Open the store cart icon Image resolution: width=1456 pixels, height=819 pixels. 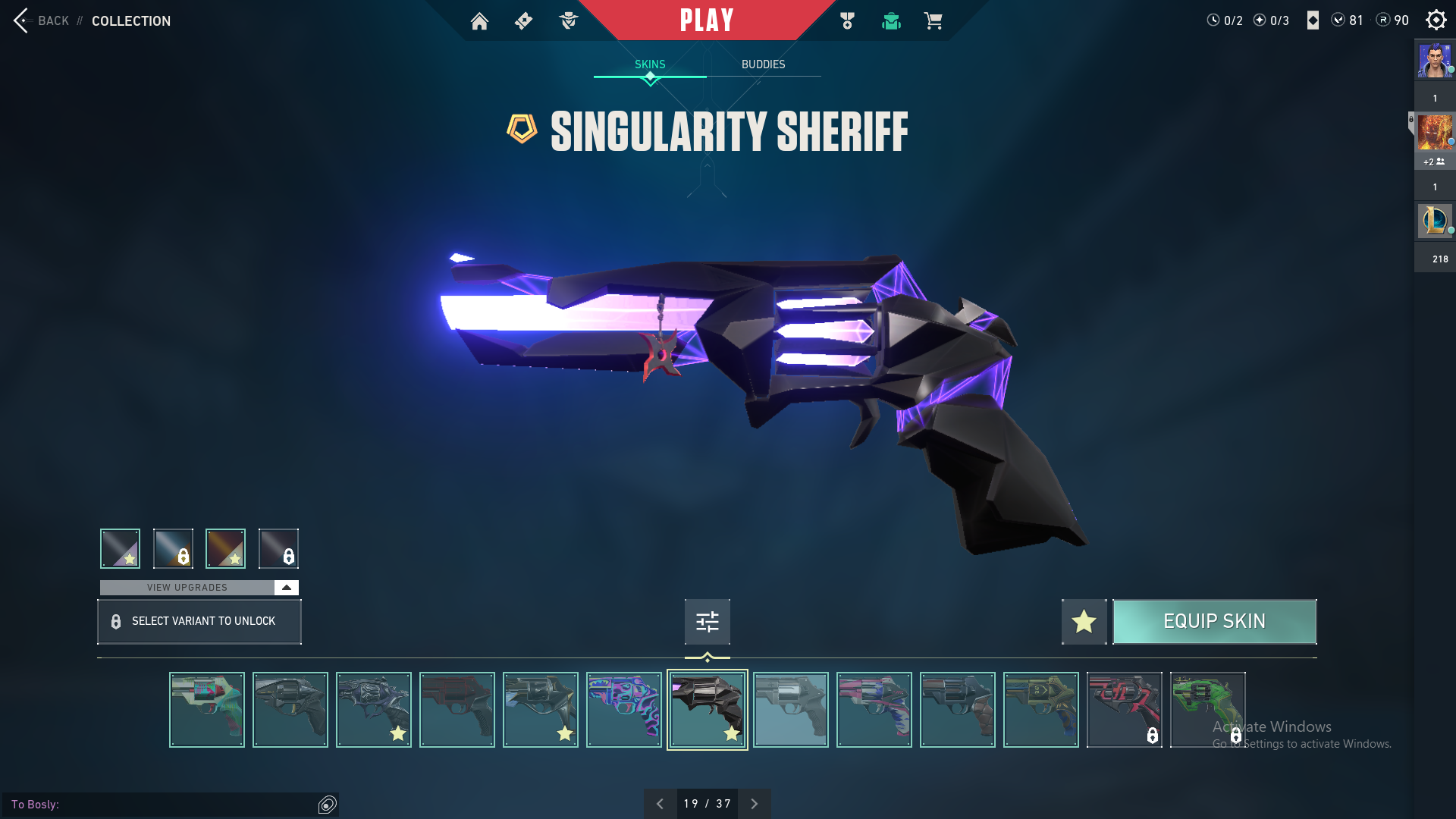pos(933,21)
